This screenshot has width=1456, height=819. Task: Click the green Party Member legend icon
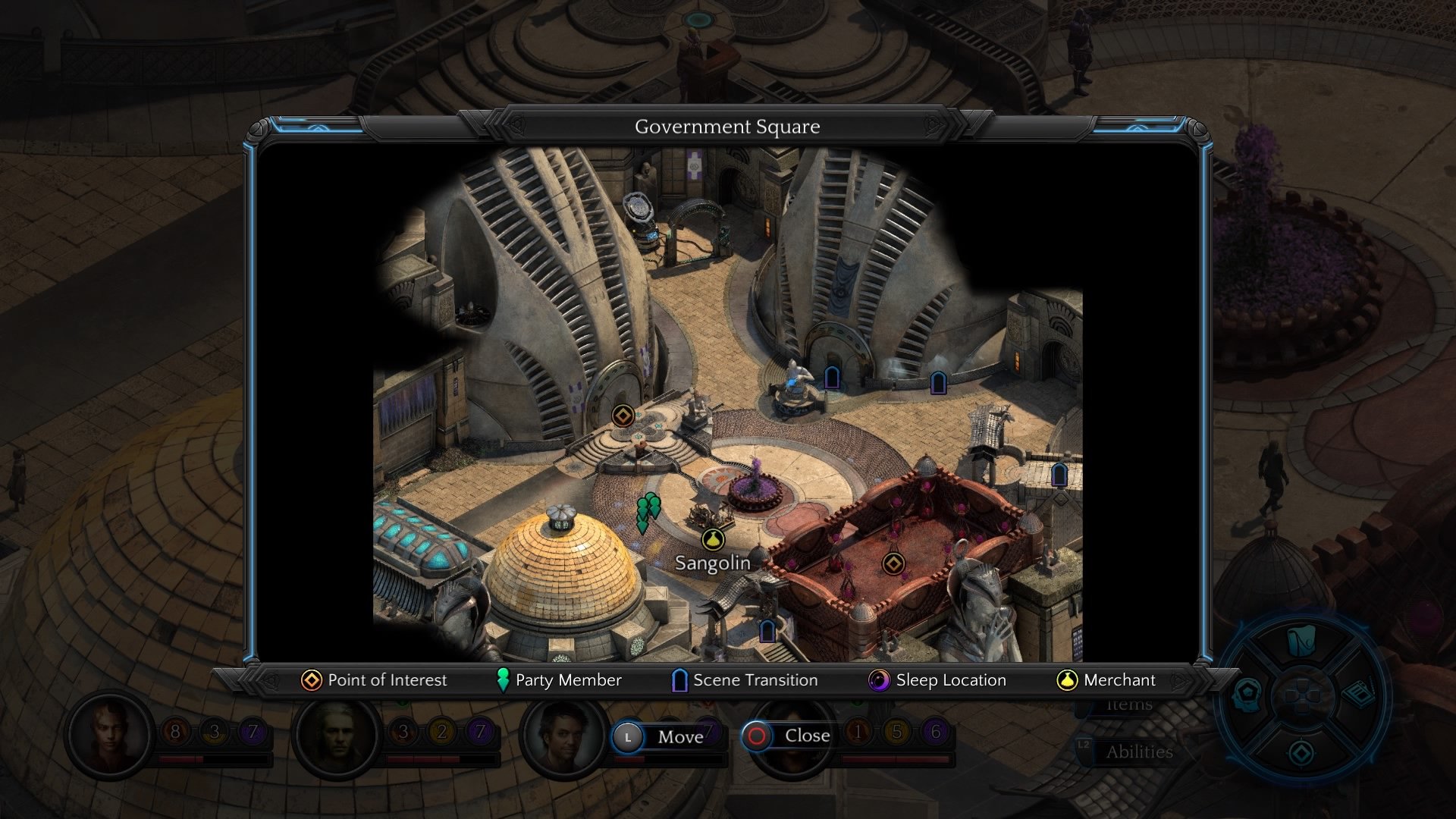[502, 680]
